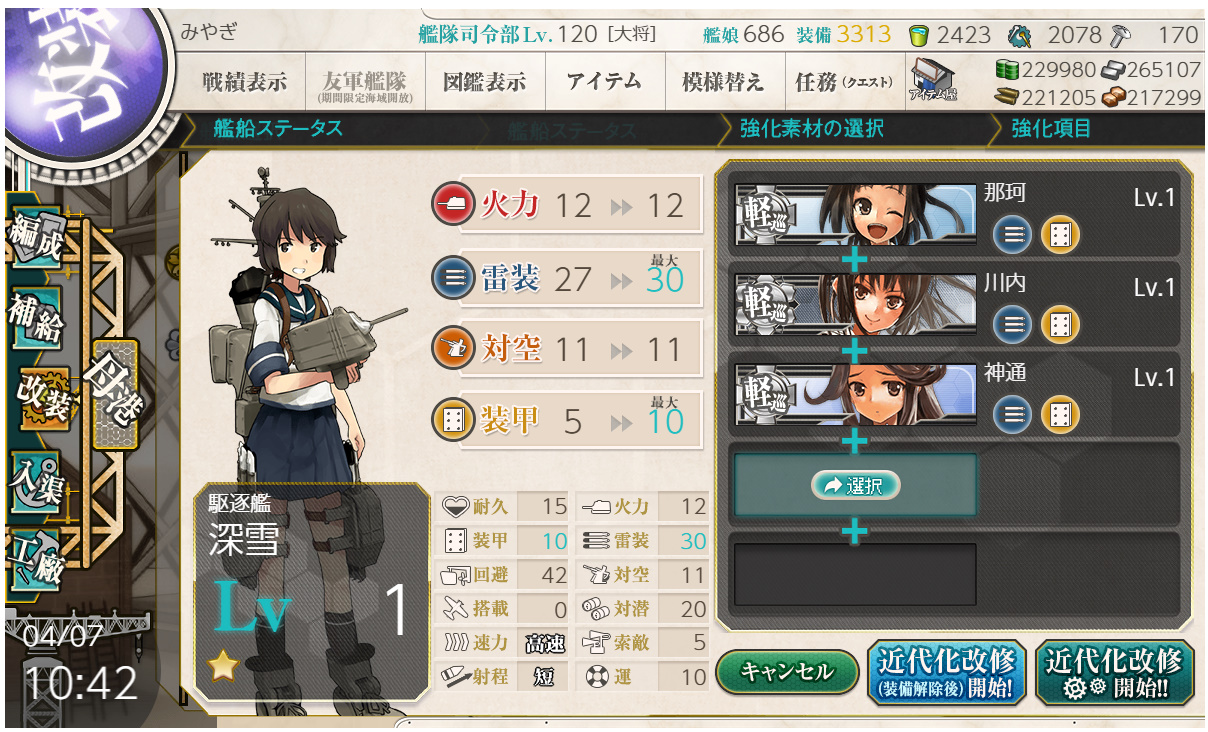The height and width of the screenshot is (732, 1208).
Task: Open the 任務 quest list
Action: pos(843,82)
